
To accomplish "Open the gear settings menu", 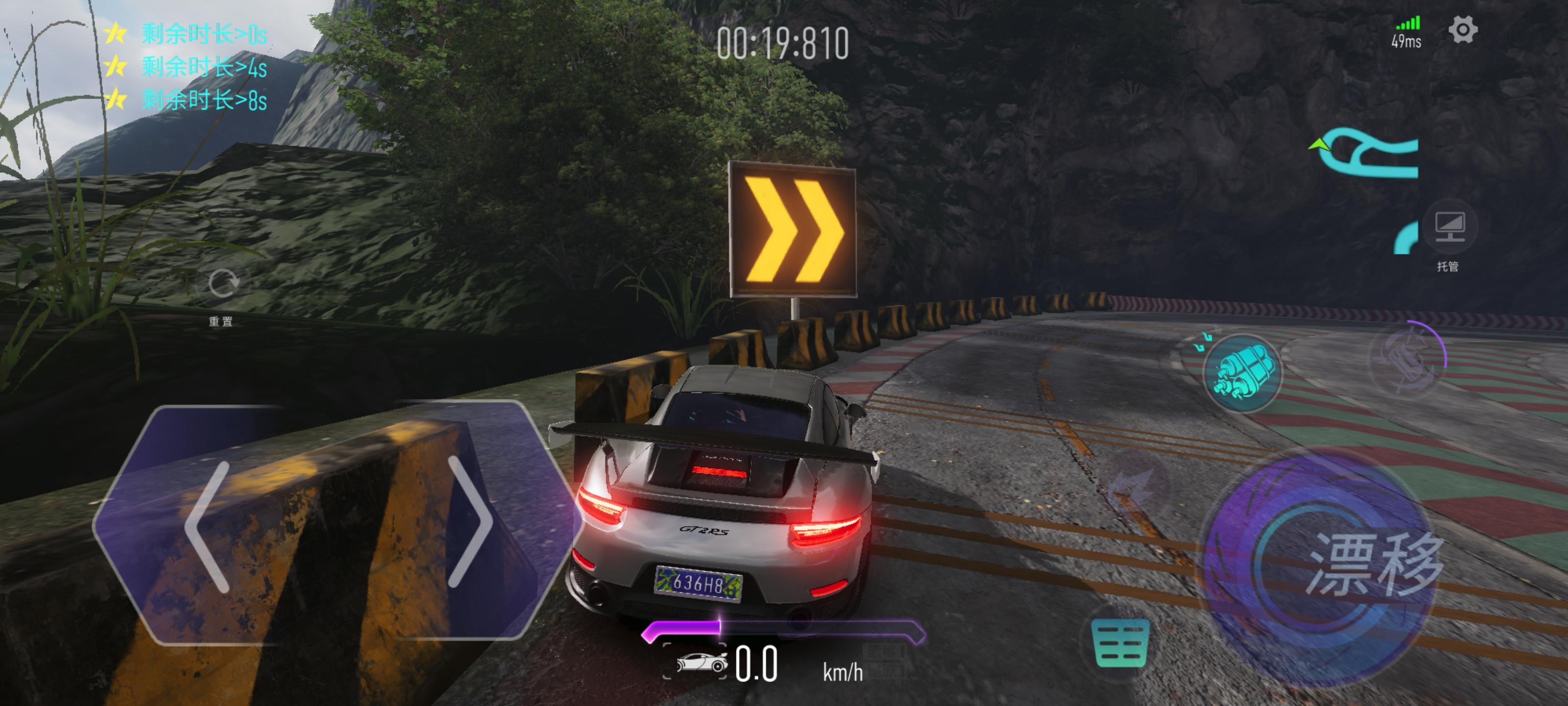I will coord(1463,30).
